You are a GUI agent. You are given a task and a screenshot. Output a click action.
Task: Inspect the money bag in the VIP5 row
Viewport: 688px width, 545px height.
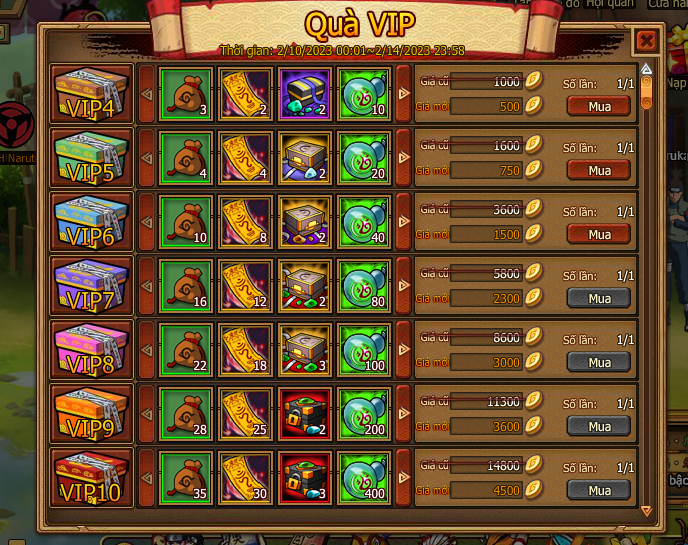click(185, 157)
